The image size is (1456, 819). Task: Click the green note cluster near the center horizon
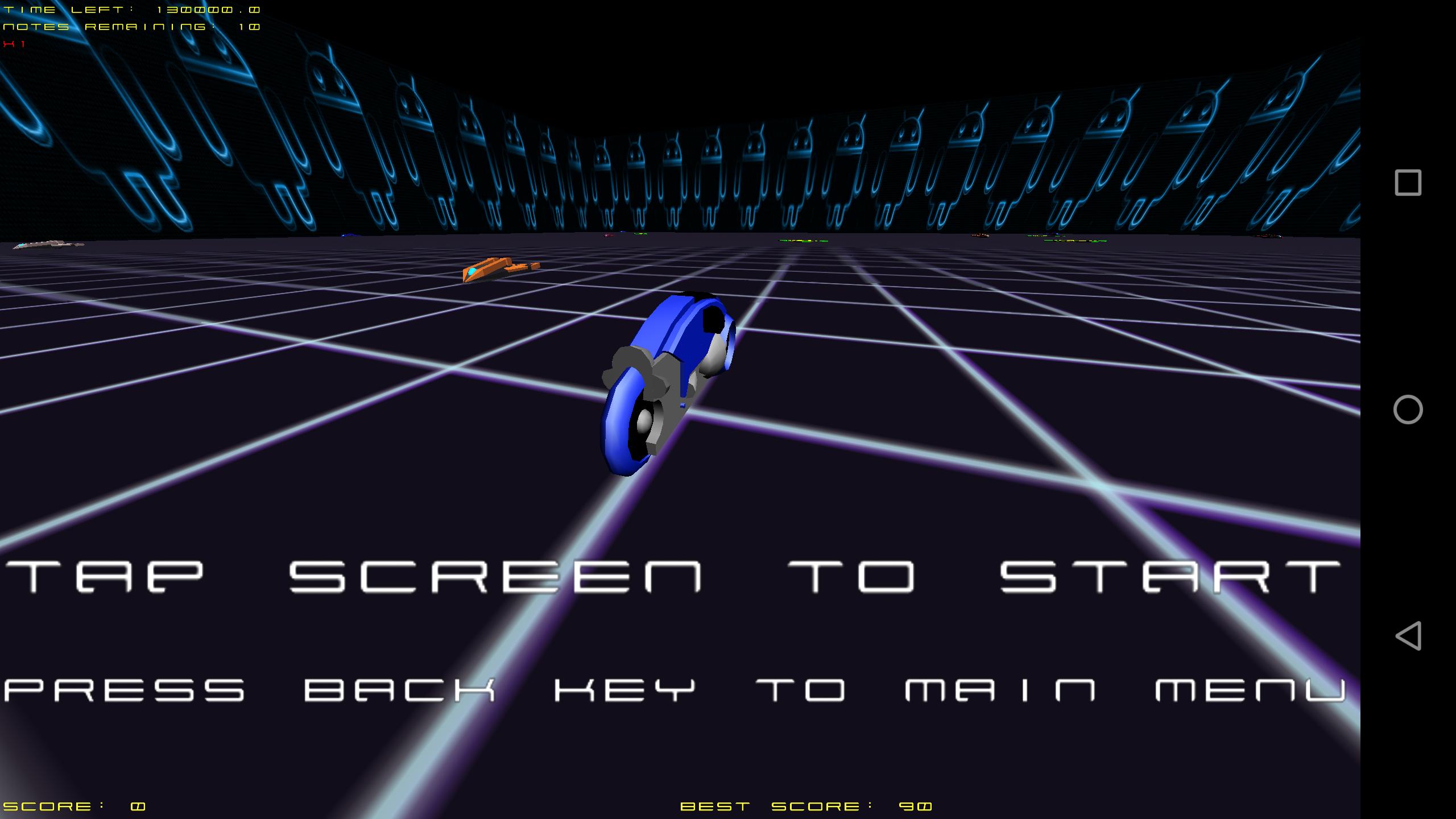pyautogui.click(x=802, y=241)
